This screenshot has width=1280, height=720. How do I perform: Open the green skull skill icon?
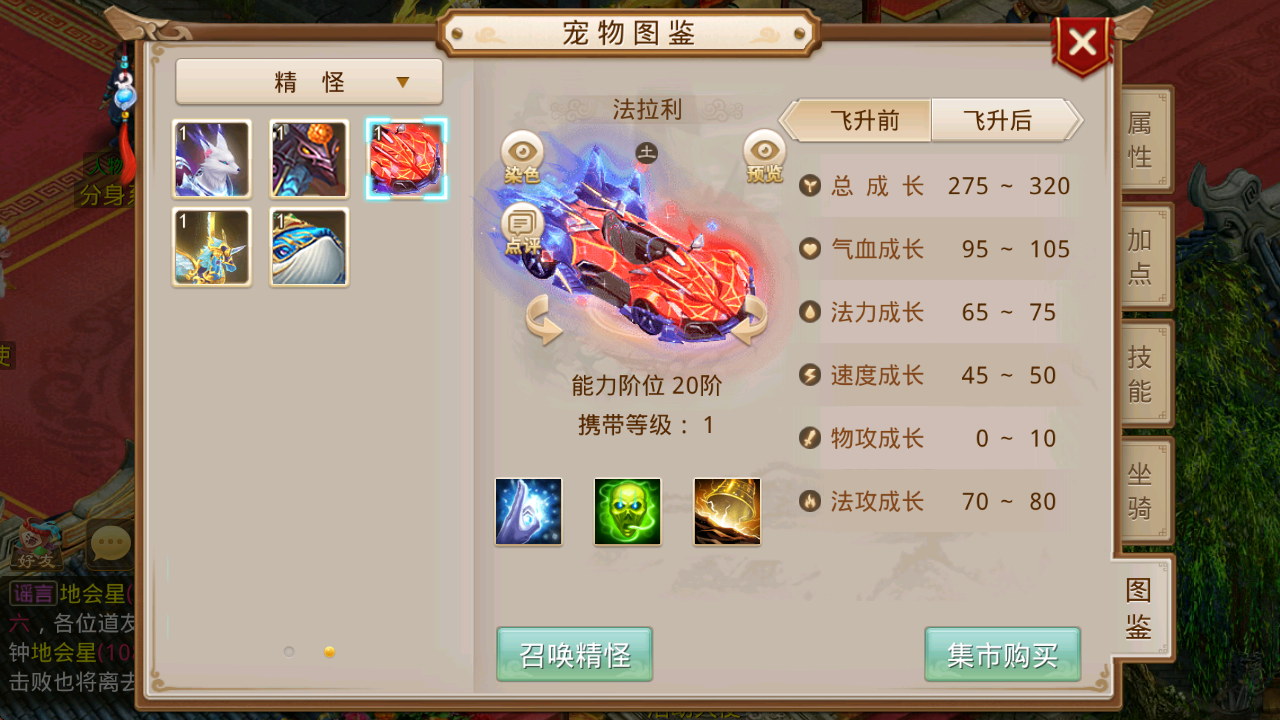[x=627, y=511]
